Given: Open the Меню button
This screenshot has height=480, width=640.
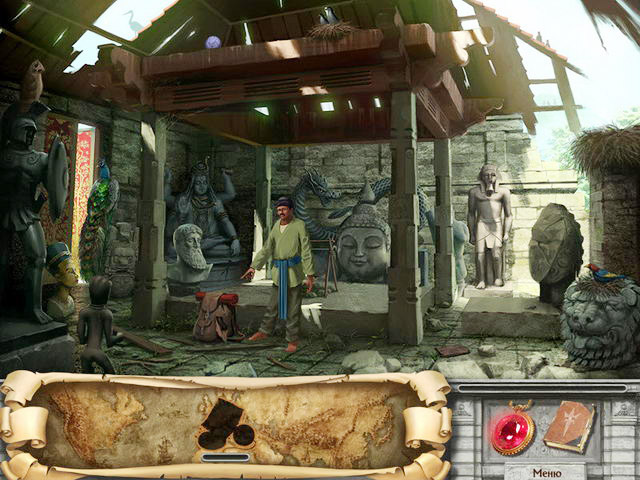Looking at the screenshot, I should coord(546,472).
